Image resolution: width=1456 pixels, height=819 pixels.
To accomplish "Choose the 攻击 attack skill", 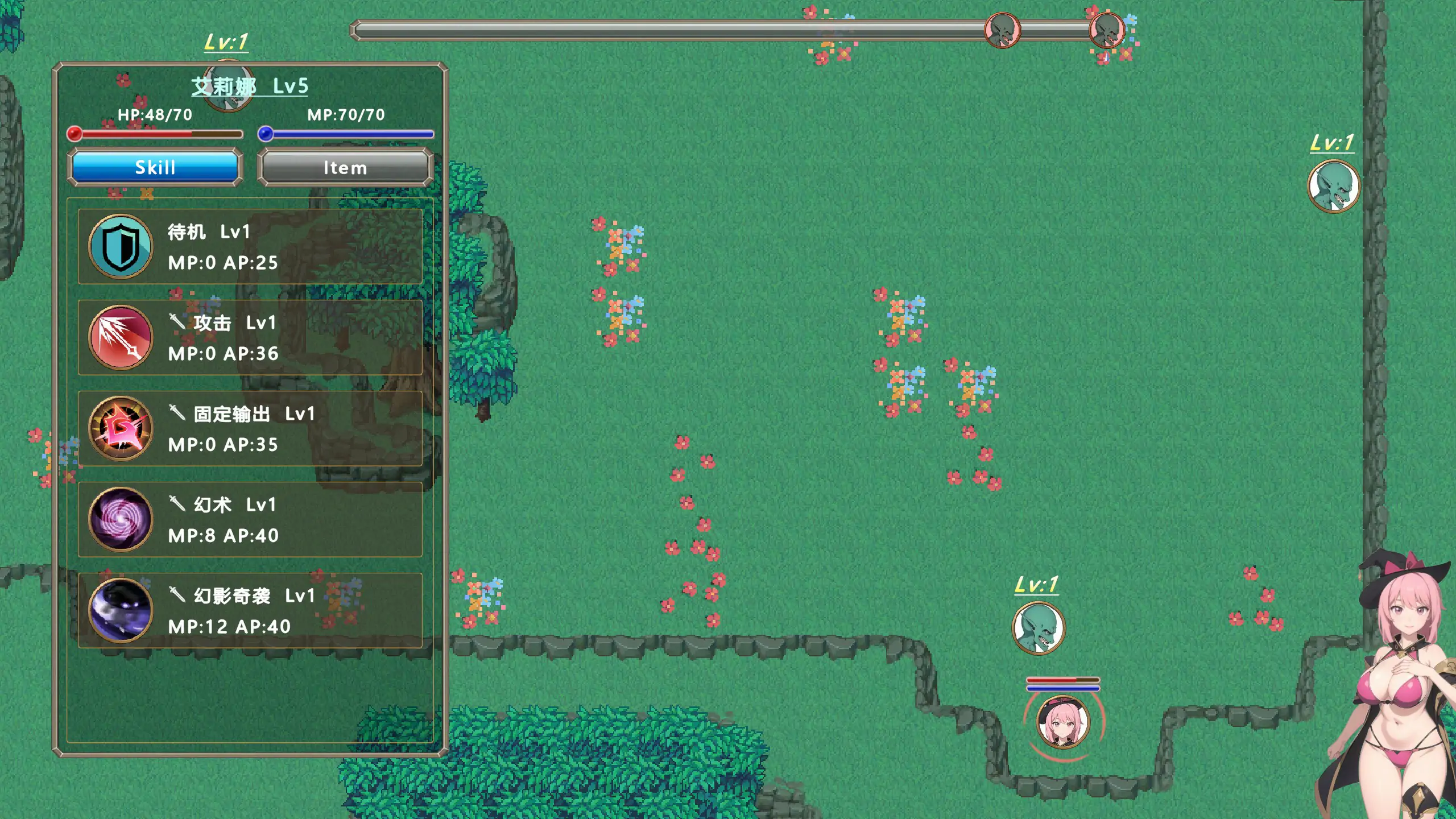I will coord(250,338).
